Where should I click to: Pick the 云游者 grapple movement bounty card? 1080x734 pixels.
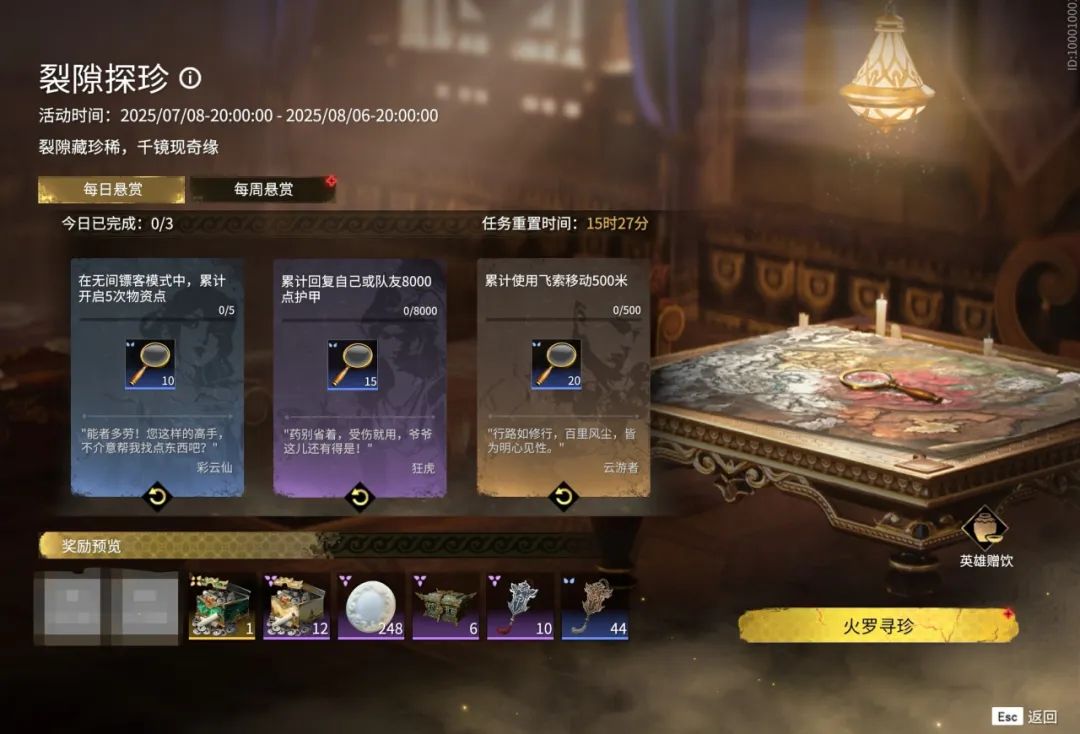563,378
